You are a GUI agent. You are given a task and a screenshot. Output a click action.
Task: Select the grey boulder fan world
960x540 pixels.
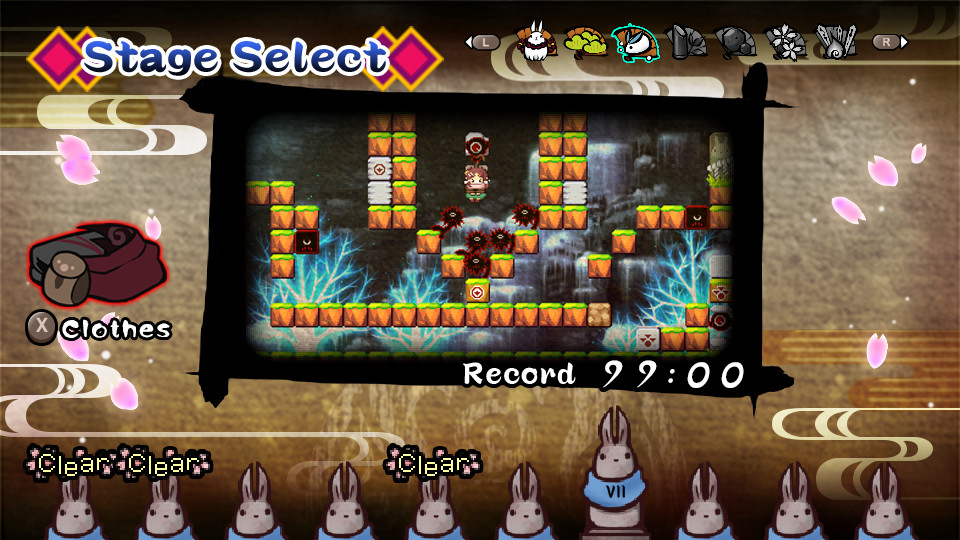tap(736, 42)
